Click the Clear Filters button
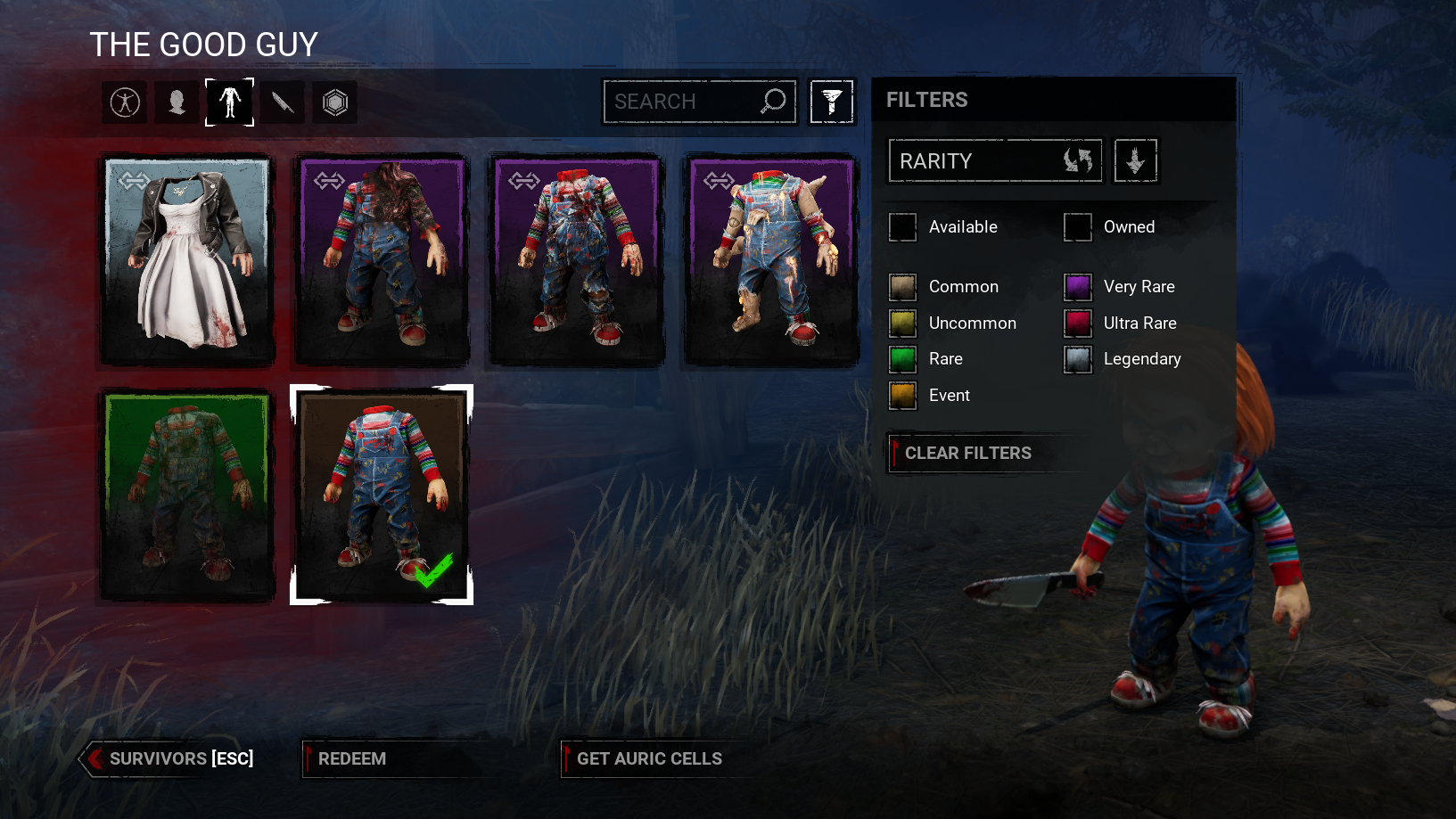 (x=967, y=453)
